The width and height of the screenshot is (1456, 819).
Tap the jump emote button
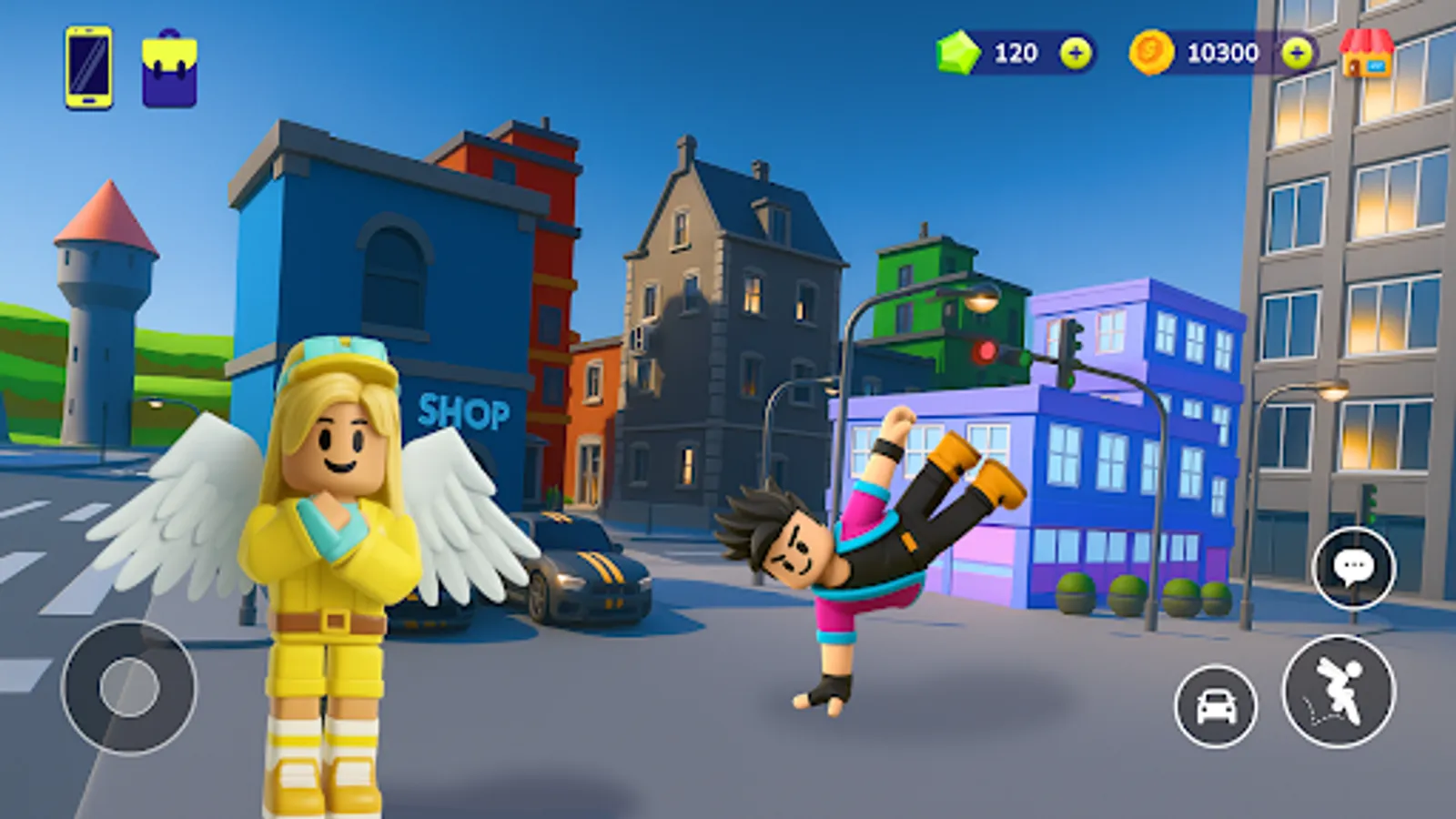1338,694
